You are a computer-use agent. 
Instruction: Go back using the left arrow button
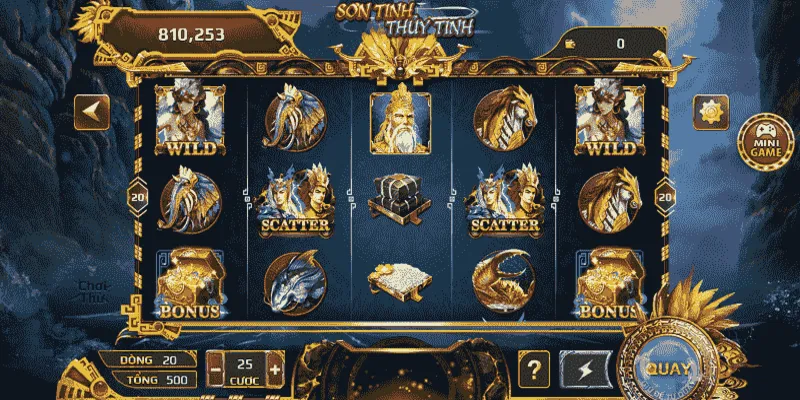tap(92, 111)
